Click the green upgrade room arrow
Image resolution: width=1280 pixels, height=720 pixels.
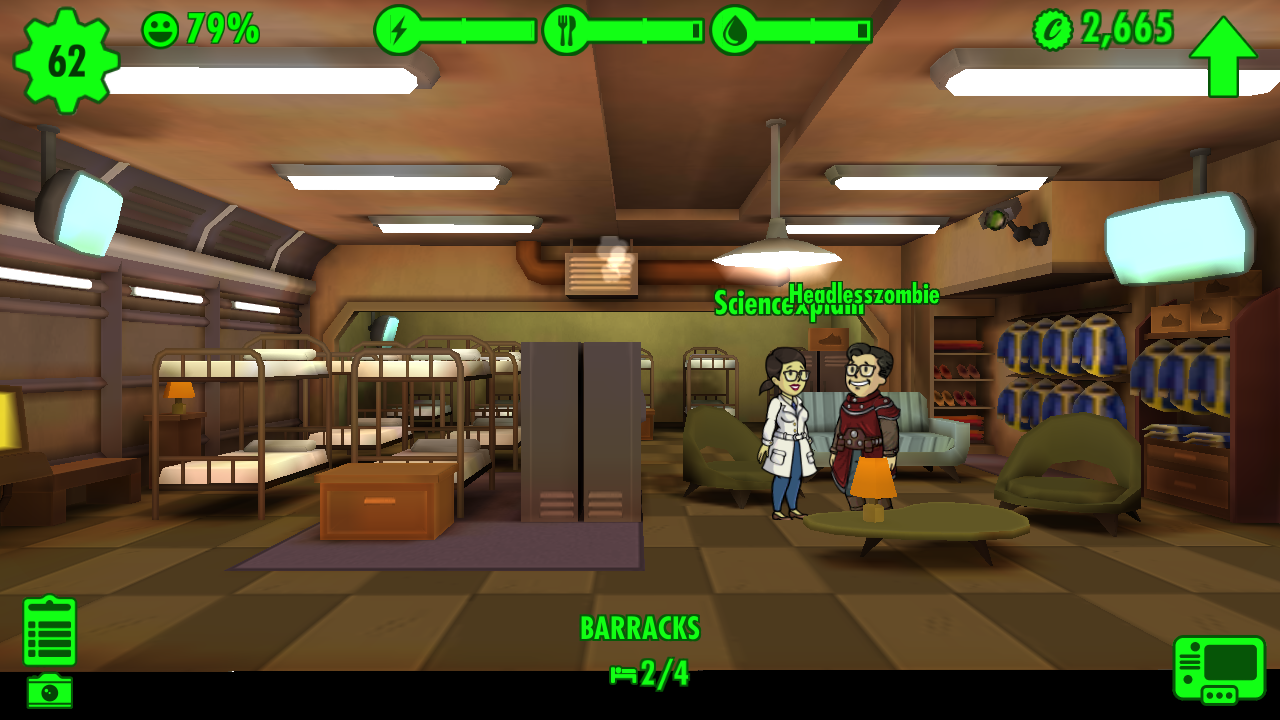[1222, 56]
